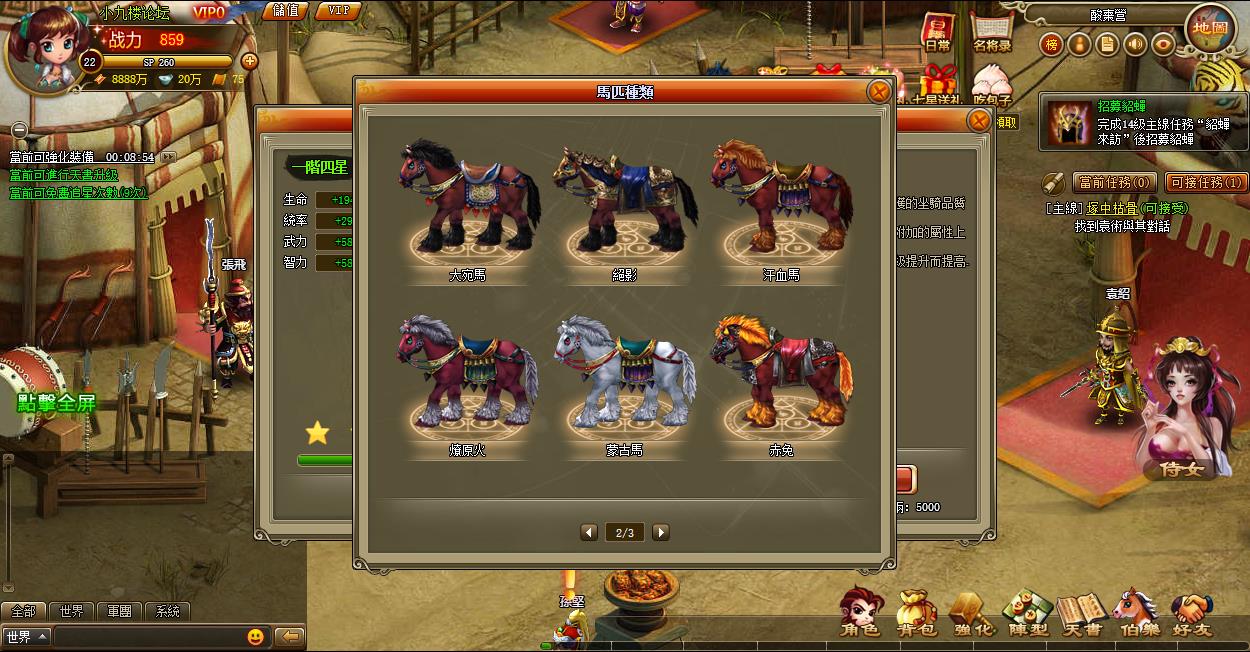Open the 角色 character menu
This screenshot has width=1250, height=652.
click(859, 612)
